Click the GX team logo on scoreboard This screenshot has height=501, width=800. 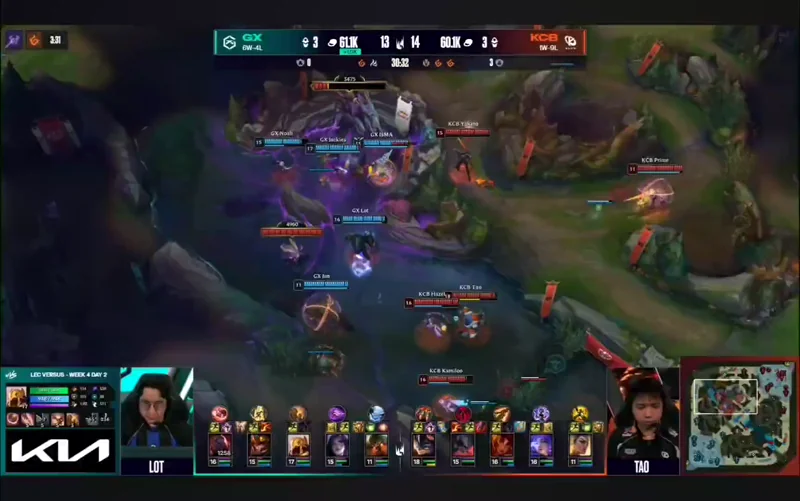tap(229, 42)
